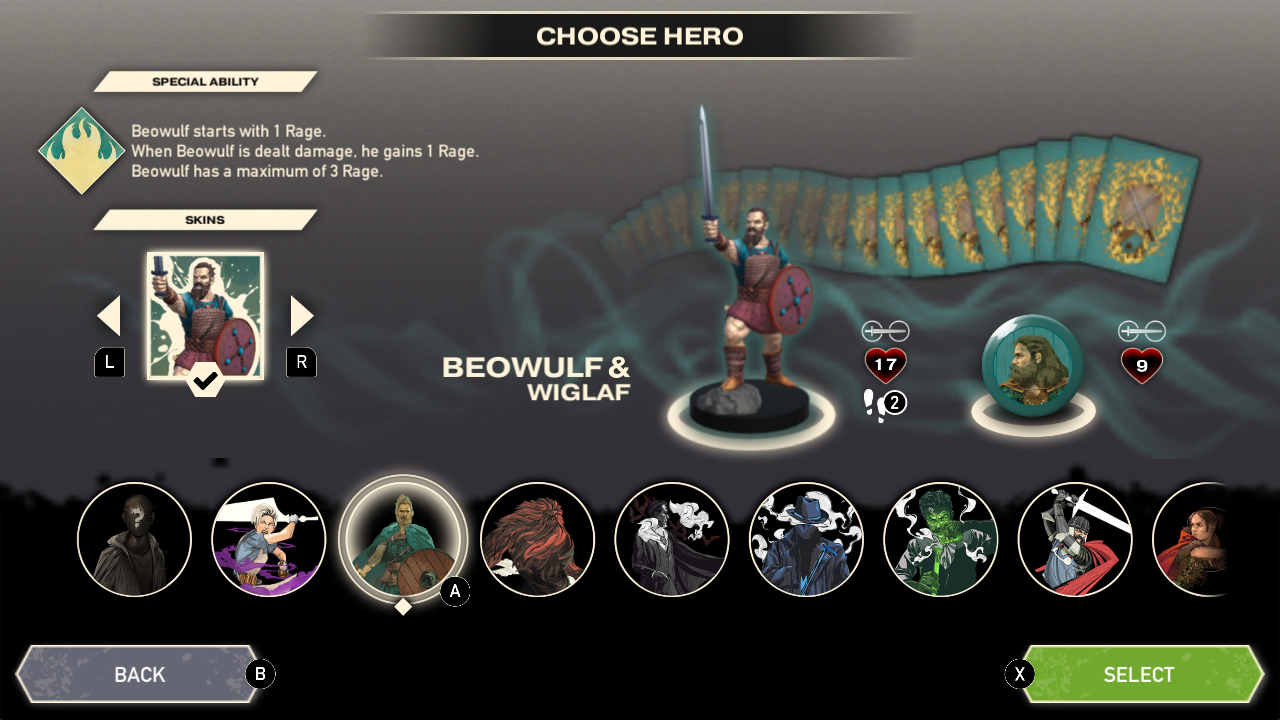Select the red-haired beast hero portrait
The height and width of the screenshot is (720, 1280).
(x=537, y=540)
